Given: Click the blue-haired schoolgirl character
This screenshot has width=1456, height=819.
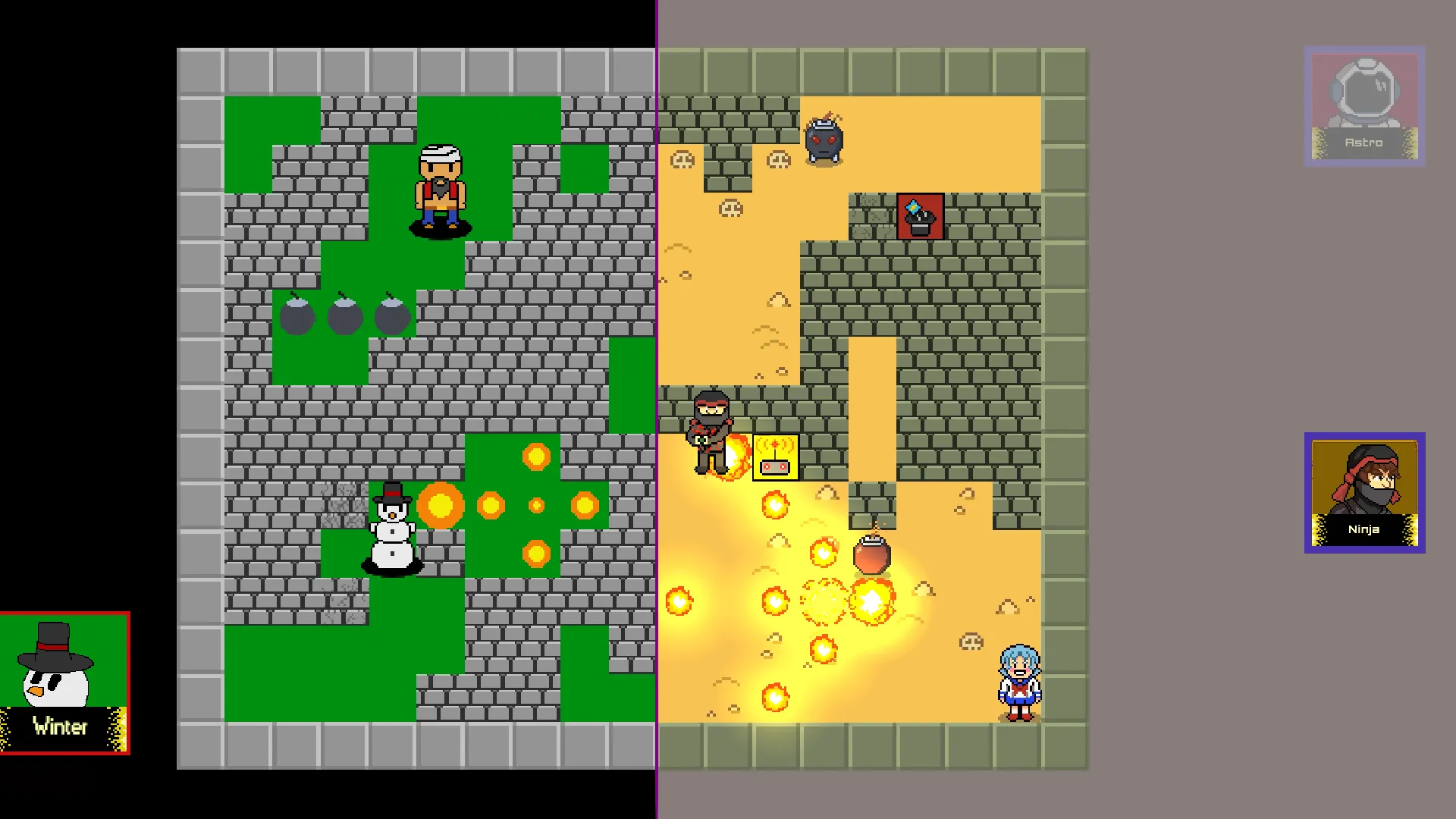Looking at the screenshot, I should click(x=1018, y=682).
